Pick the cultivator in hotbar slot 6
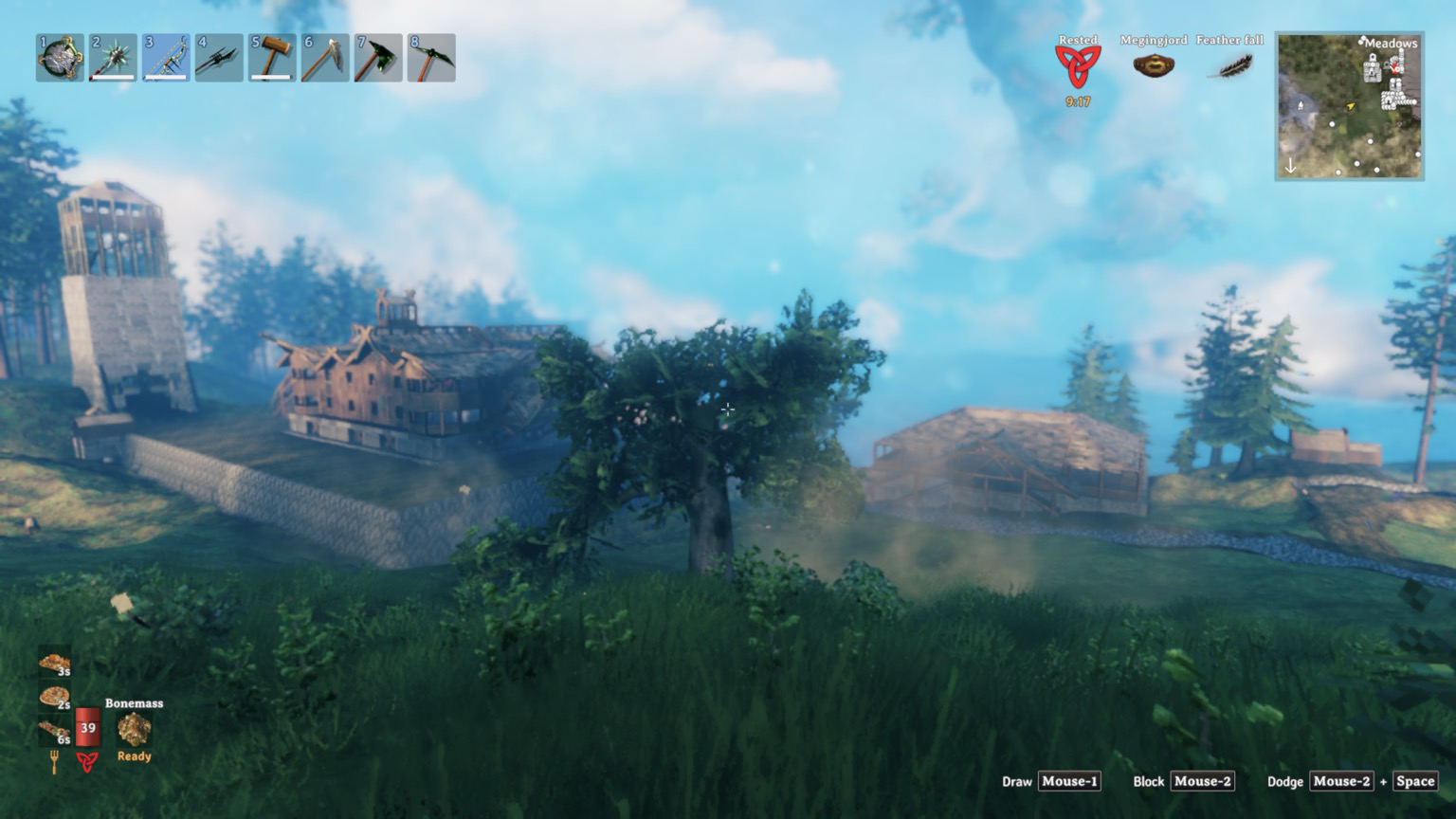This screenshot has width=1456, height=819. [x=325, y=58]
